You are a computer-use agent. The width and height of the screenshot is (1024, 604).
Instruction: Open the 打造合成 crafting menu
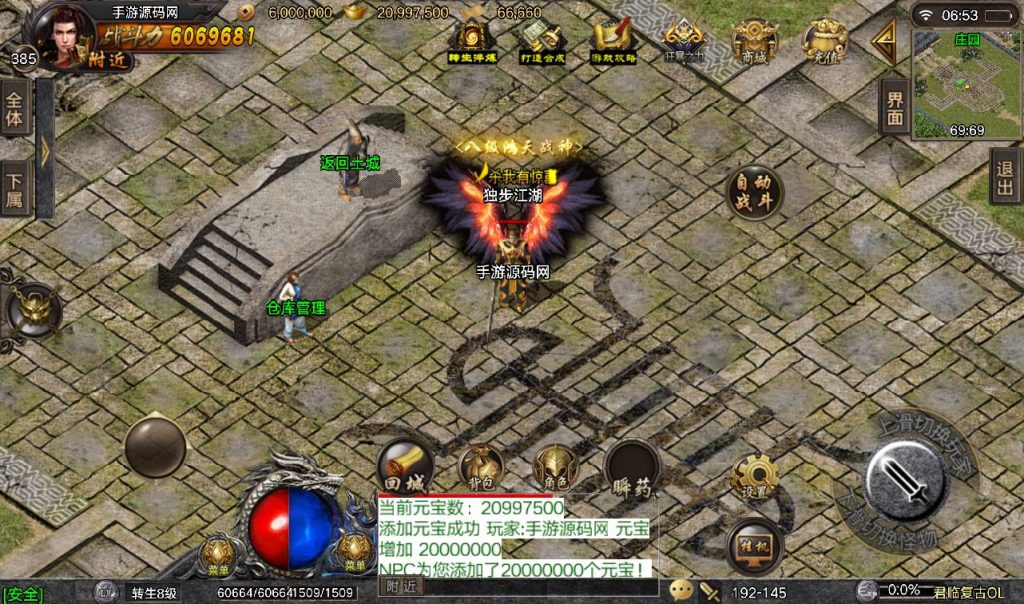(543, 41)
